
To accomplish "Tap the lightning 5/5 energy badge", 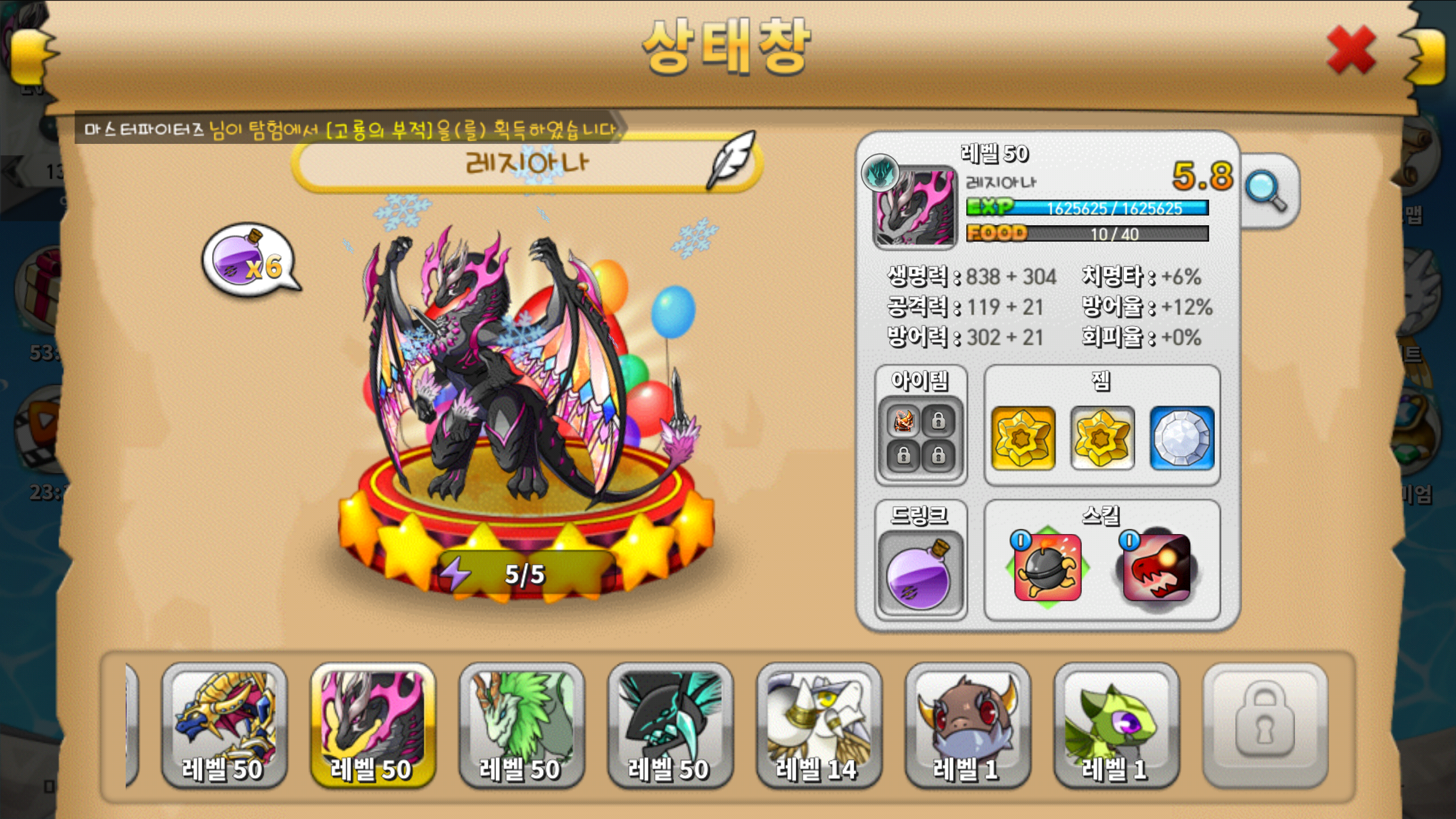I will 523,573.
